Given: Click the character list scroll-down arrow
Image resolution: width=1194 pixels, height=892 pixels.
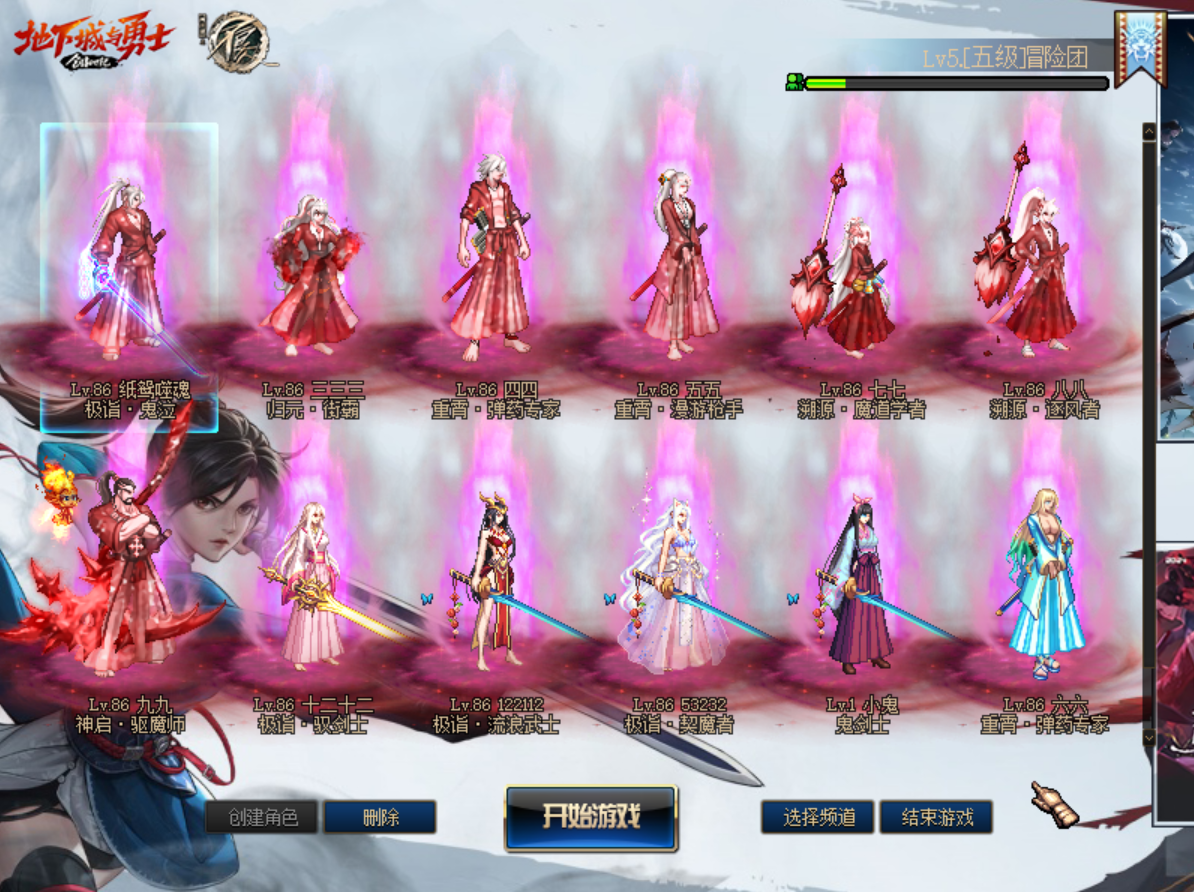Looking at the screenshot, I should pos(1149,737).
